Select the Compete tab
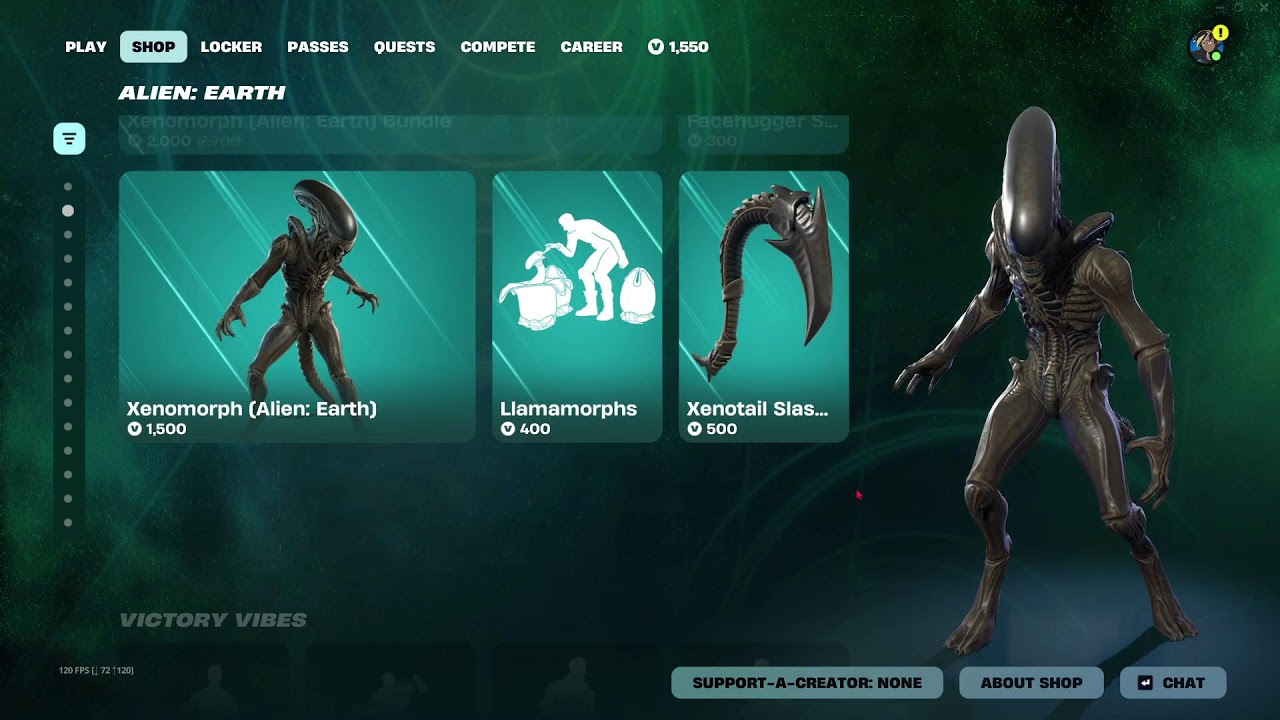The image size is (1280, 720). coord(497,47)
